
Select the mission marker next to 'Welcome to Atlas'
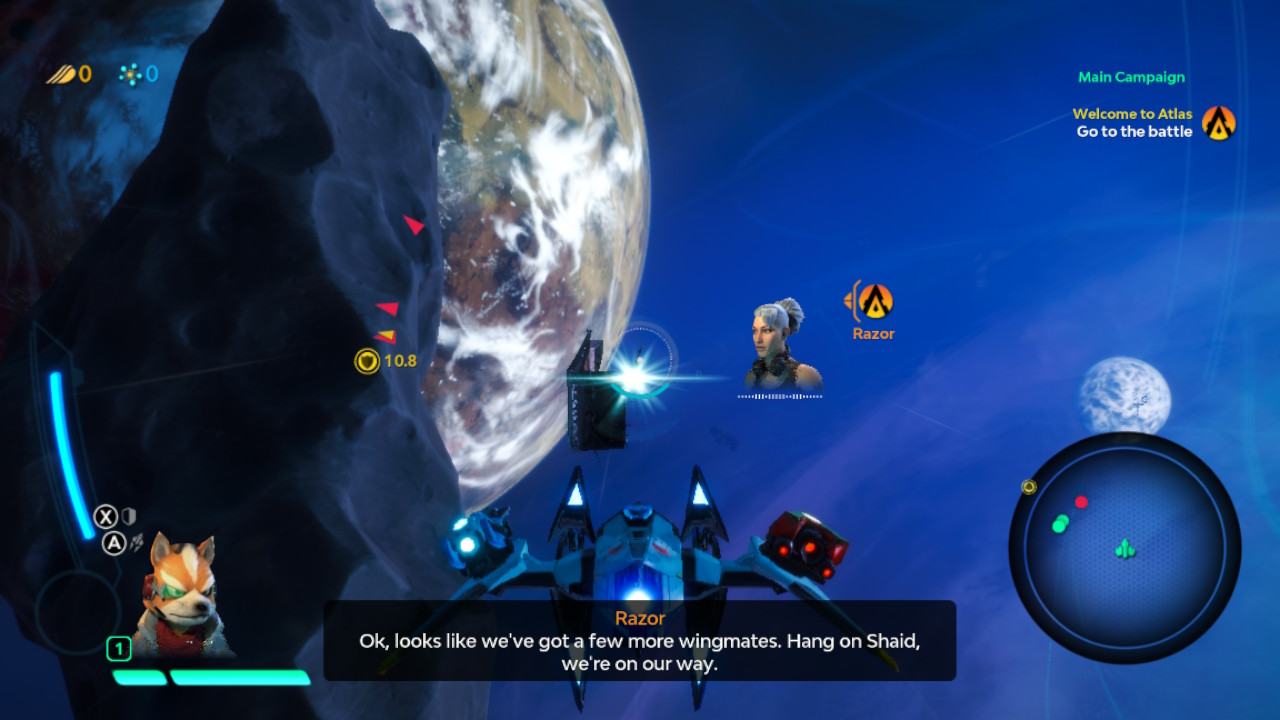1218,123
